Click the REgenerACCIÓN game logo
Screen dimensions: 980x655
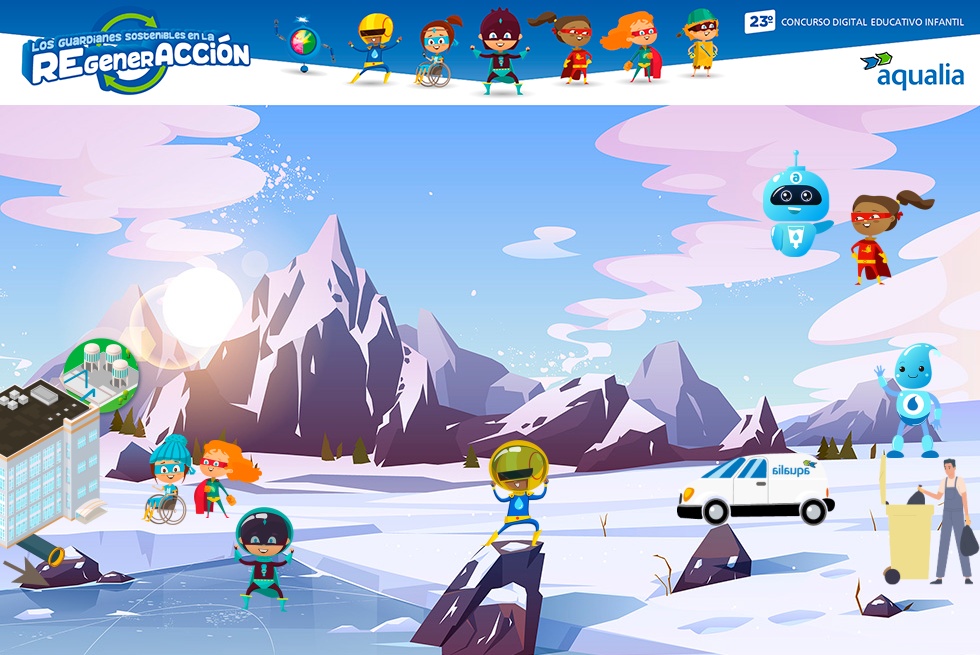tap(138, 55)
